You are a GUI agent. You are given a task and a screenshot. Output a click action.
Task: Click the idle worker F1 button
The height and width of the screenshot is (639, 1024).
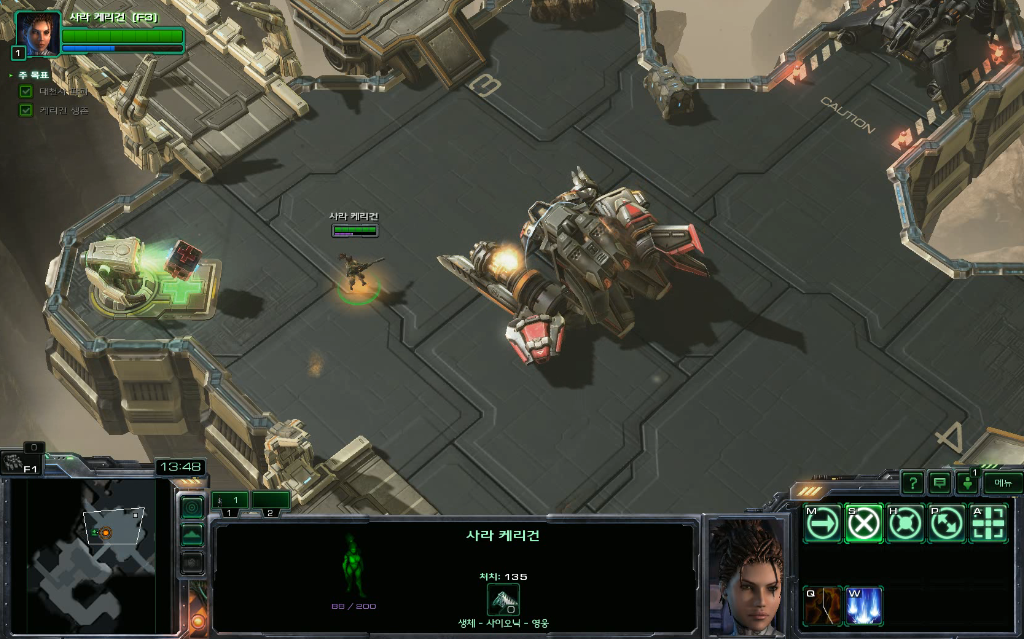tap(20, 463)
